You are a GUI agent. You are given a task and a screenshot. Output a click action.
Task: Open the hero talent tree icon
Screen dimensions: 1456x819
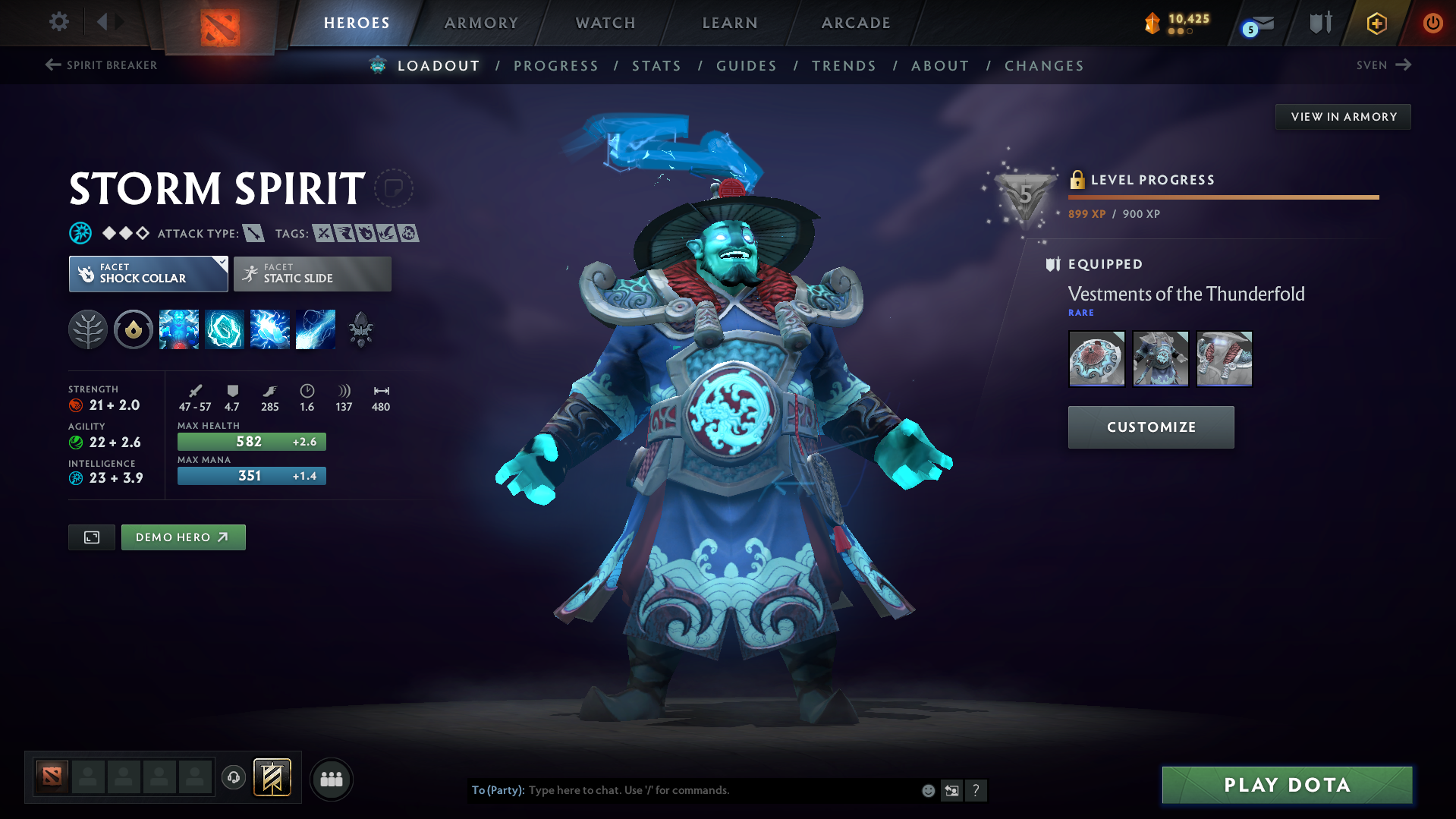click(88, 329)
